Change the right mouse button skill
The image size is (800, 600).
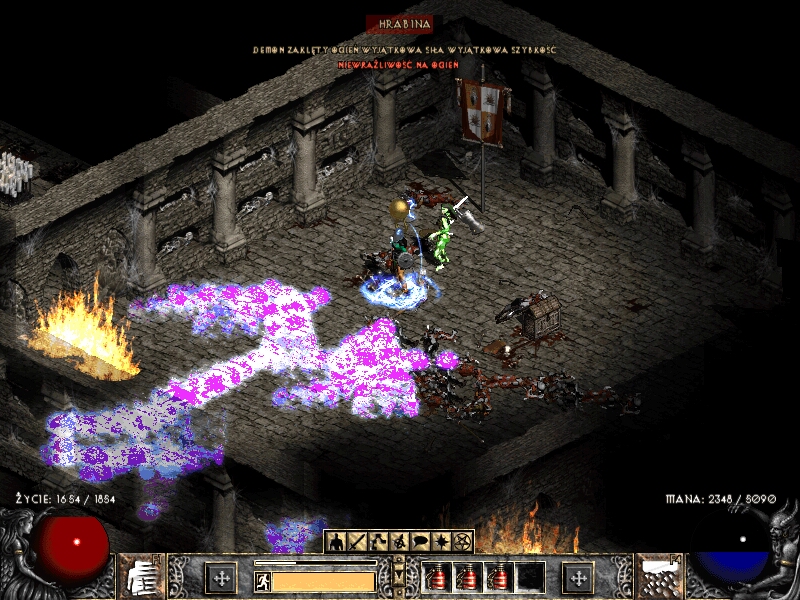point(579,578)
